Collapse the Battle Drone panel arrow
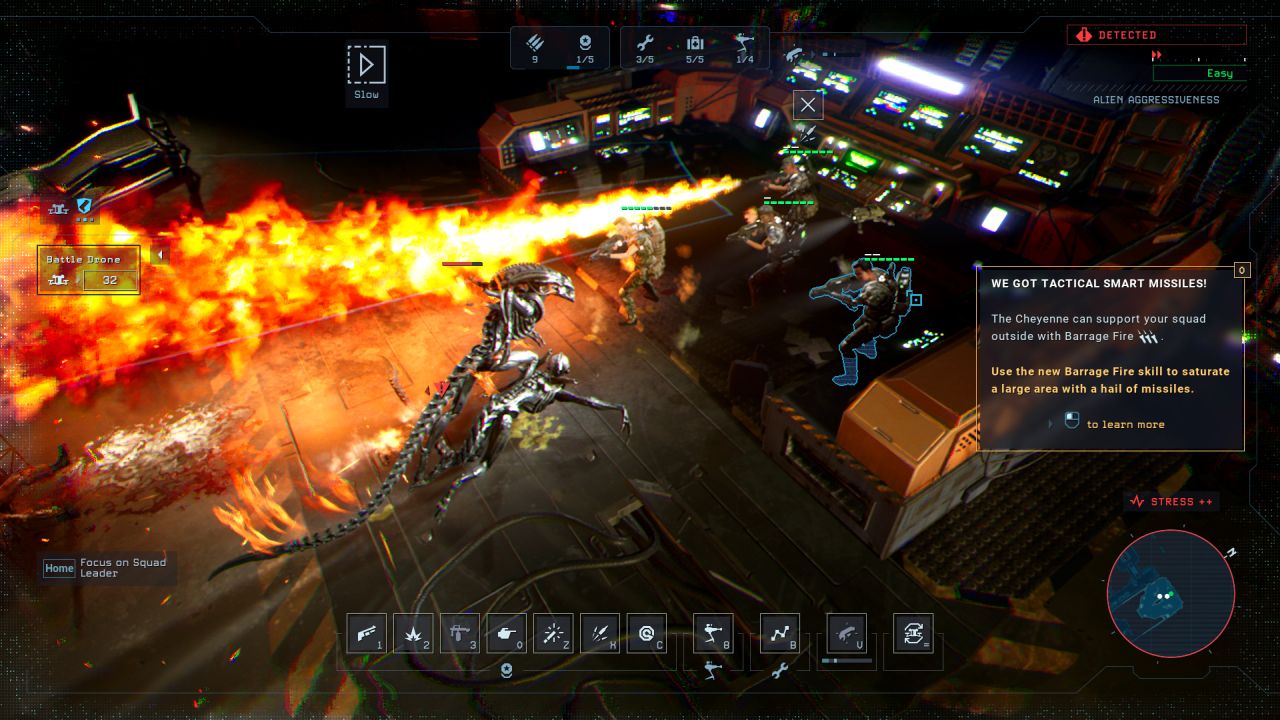The width and height of the screenshot is (1280, 720). click(159, 255)
